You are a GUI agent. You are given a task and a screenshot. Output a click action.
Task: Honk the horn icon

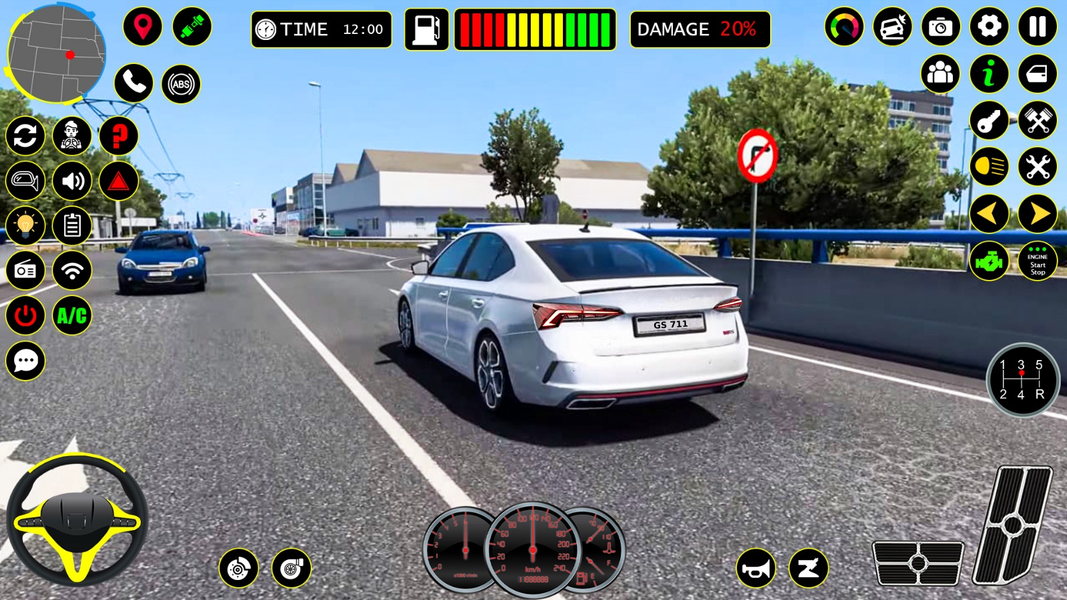756,568
